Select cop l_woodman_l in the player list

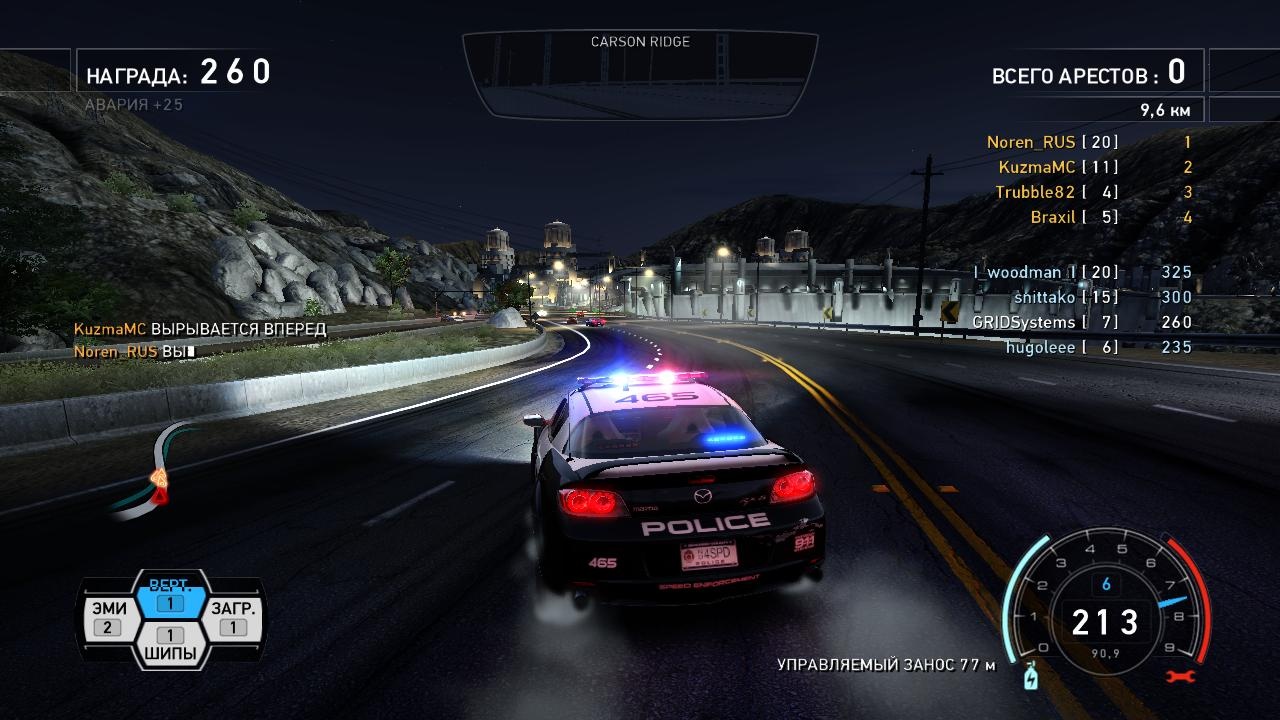1024,272
